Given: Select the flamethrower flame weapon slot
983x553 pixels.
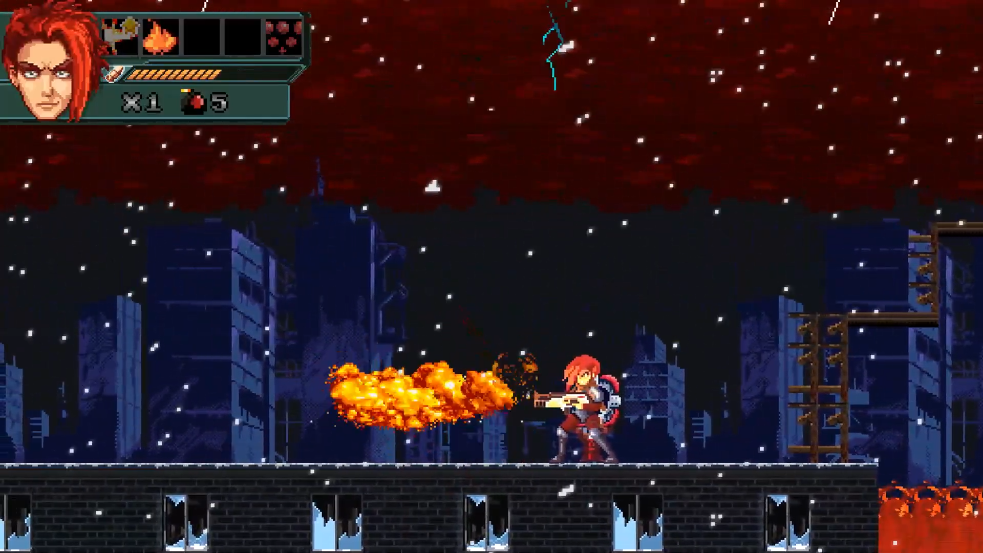Looking at the screenshot, I should pyautogui.click(x=161, y=38).
